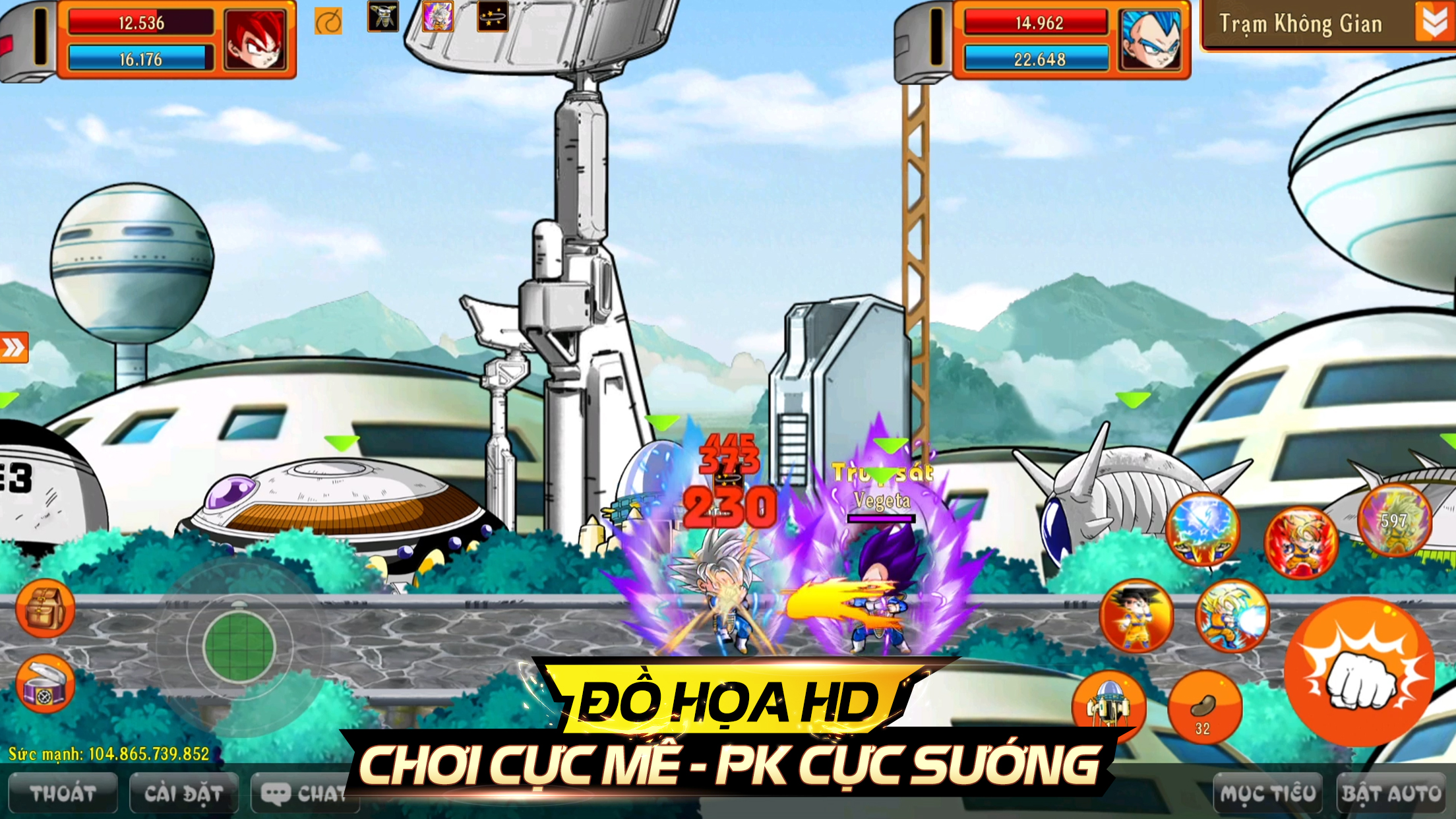Activate the red-aura fighter skill
Viewport: 1456px width, 819px height.
(1300, 542)
